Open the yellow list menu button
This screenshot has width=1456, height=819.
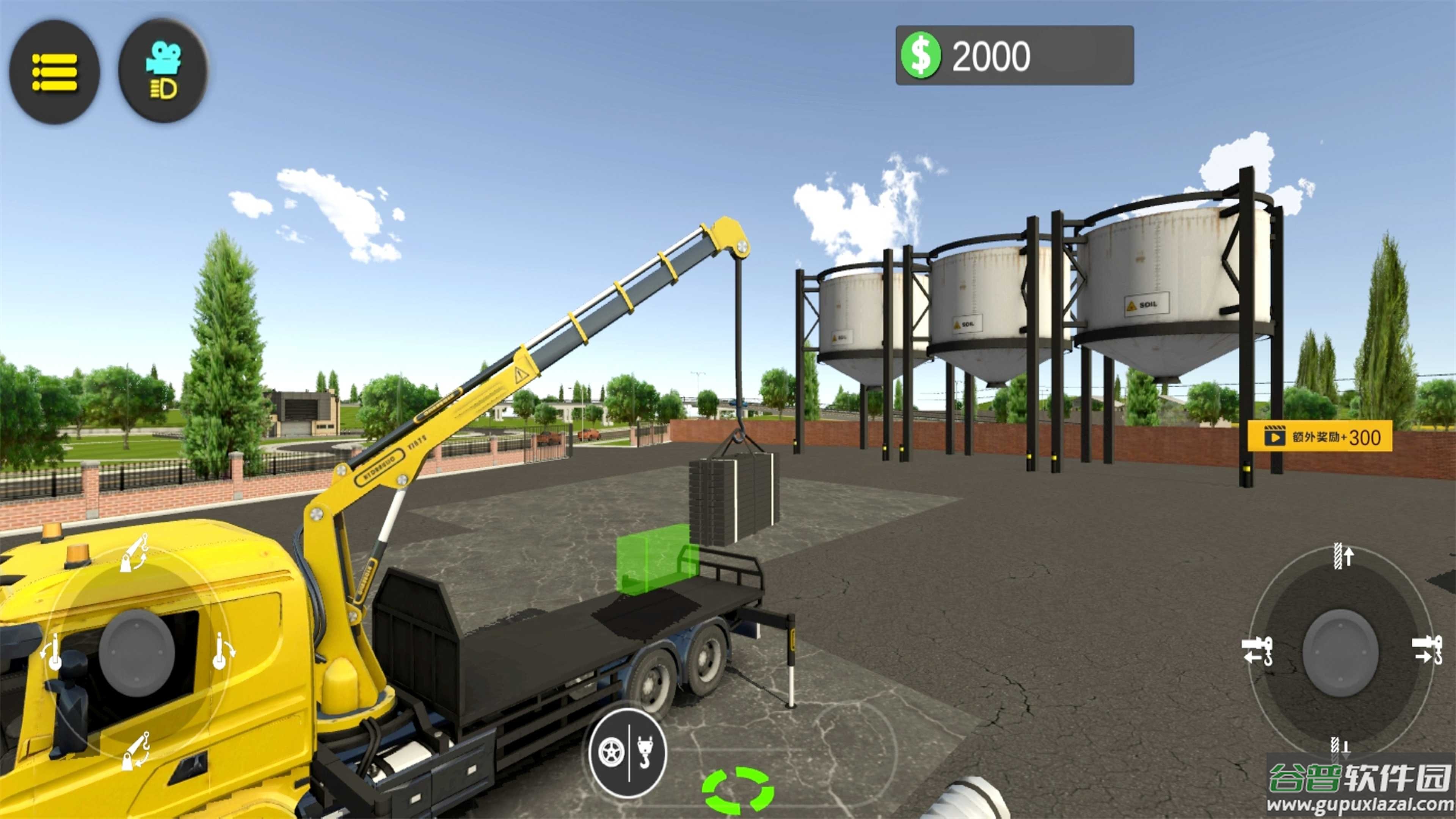pyautogui.click(x=54, y=72)
